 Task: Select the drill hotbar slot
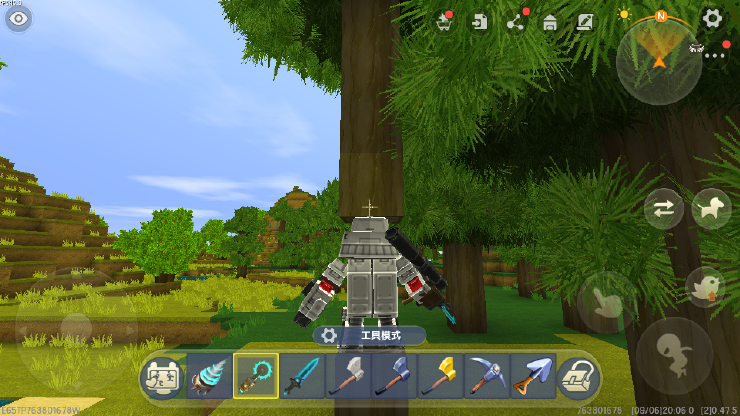[210, 376]
